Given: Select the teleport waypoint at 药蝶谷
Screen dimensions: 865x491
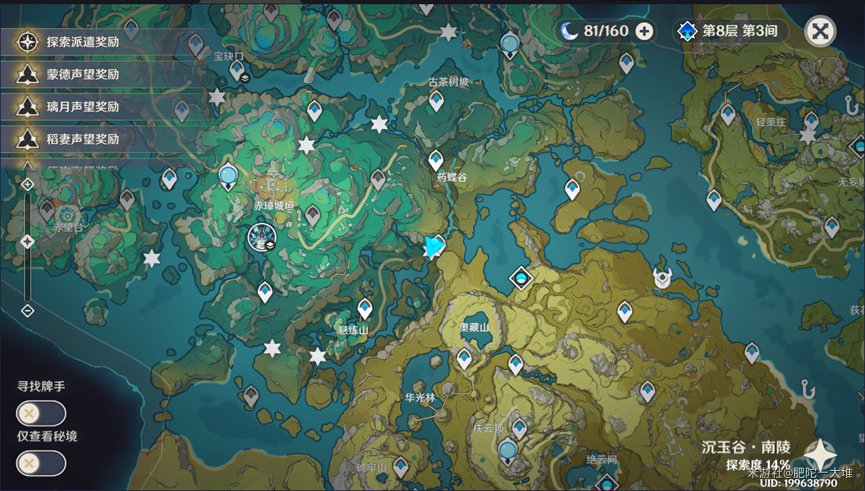Looking at the screenshot, I should tap(436, 160).
